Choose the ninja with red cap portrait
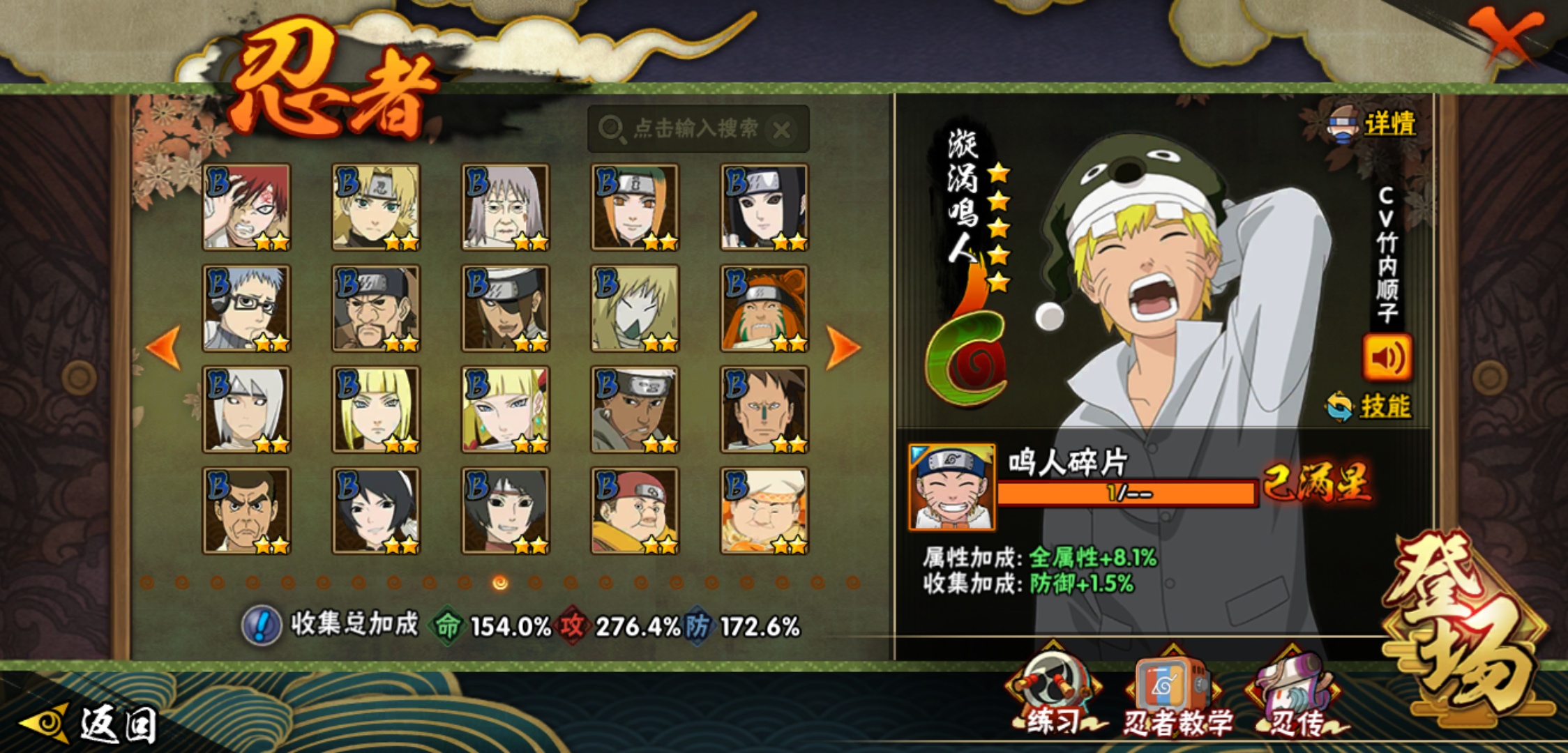Viewport: 1568px width, 753px height. coord(635,510)
